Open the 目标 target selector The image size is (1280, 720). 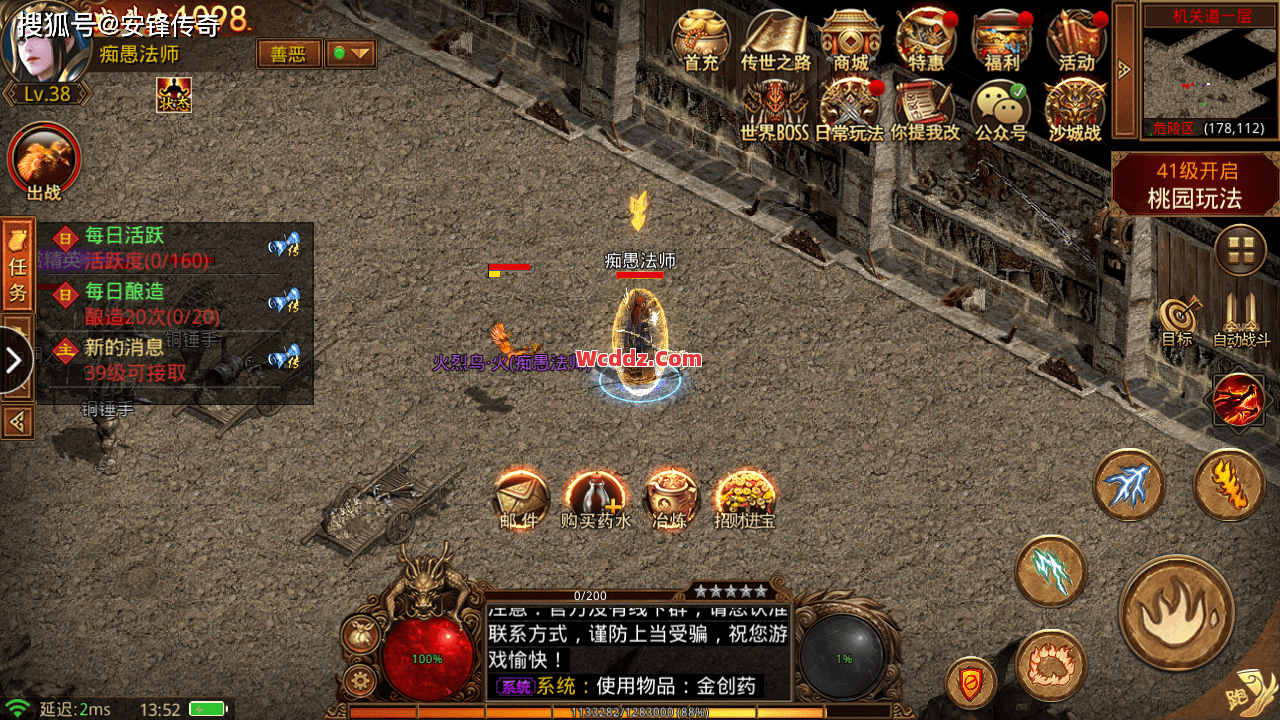(x=1177, y=321)
